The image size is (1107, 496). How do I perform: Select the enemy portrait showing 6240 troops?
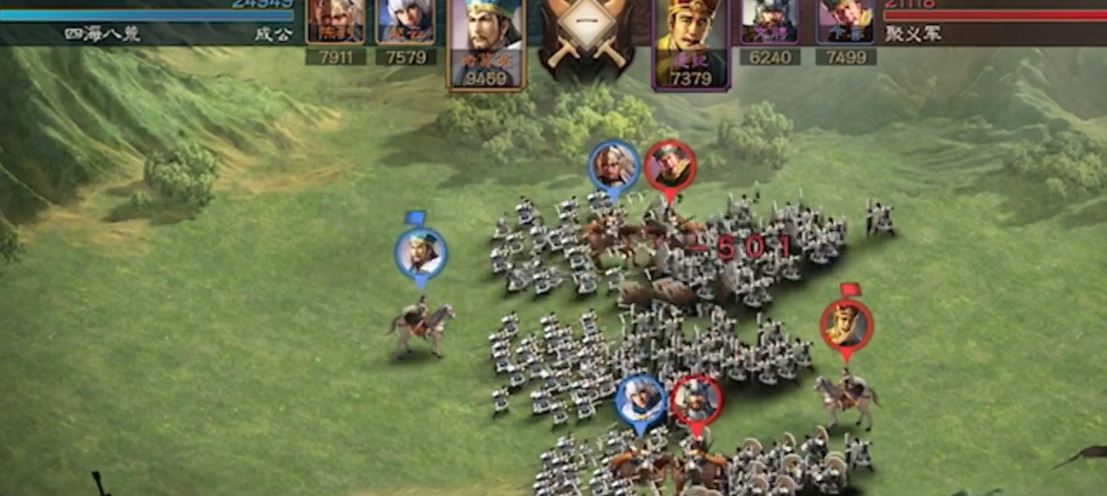[769, 22]
